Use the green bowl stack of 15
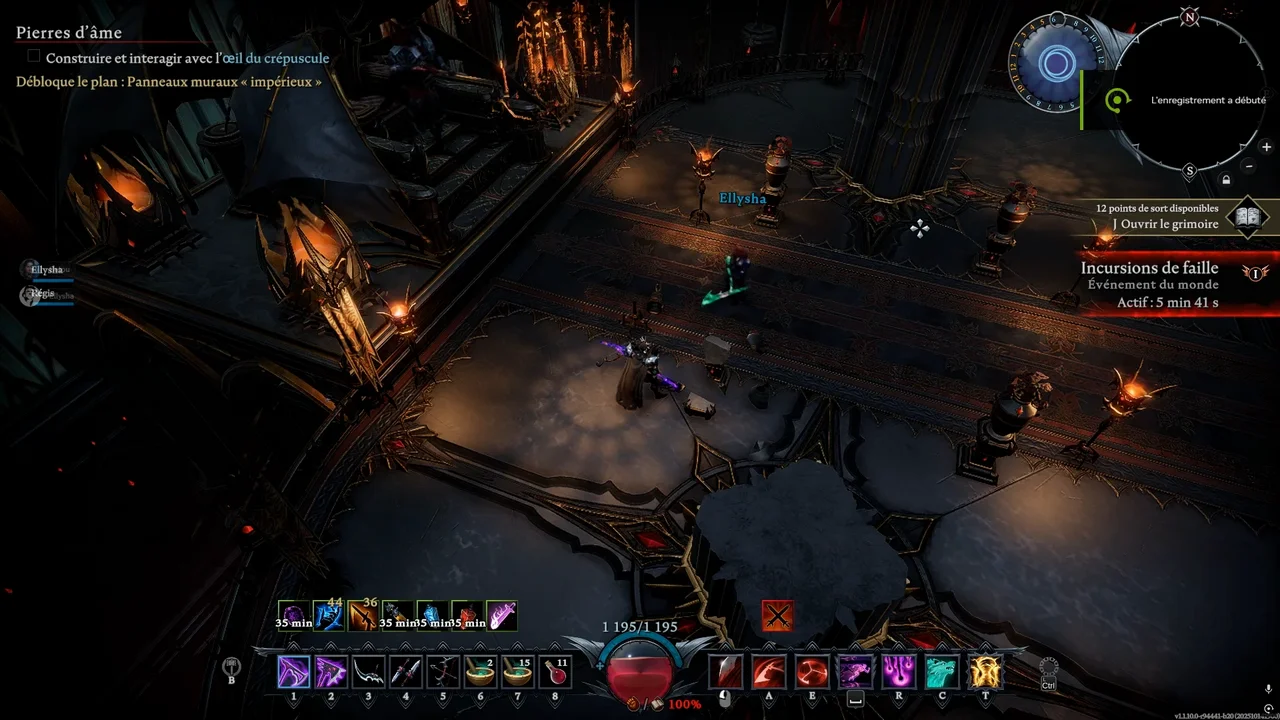 click(517, 672)
